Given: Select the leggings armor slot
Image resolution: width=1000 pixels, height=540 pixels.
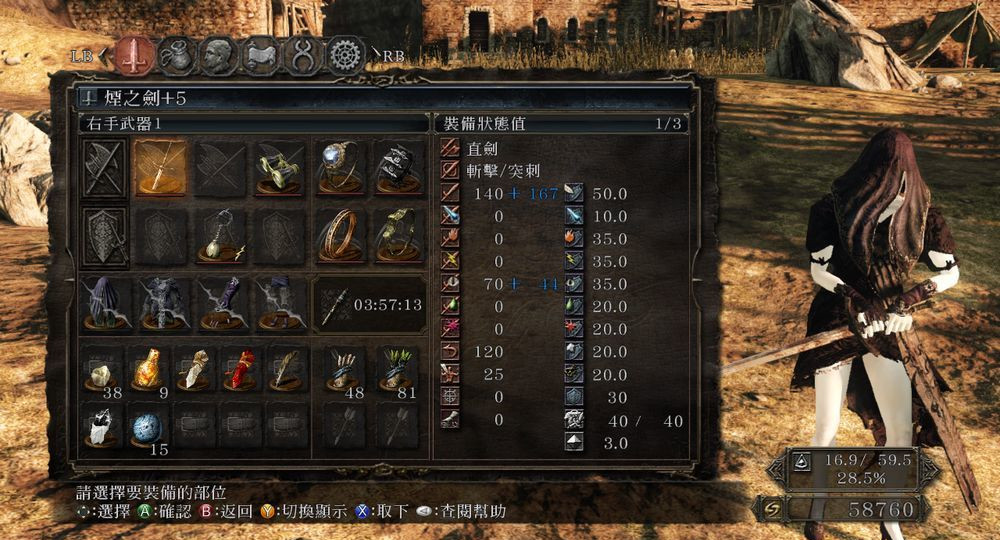Looking at the screenshot, I should pyautogui.click(x=279, y=304).
